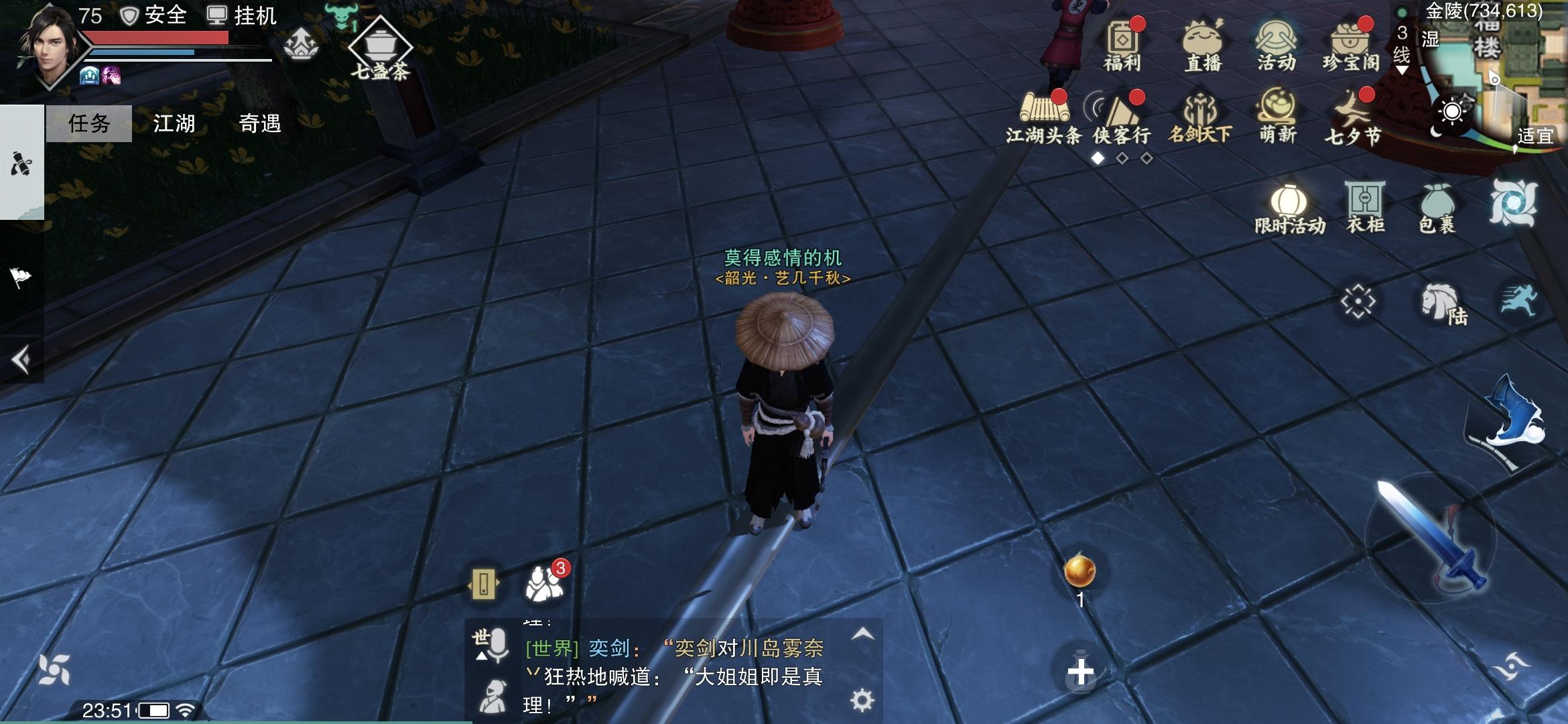The image size is (1568, 724).
Task: Switch to the 奇遇 tab
Action: pos(260,123)
